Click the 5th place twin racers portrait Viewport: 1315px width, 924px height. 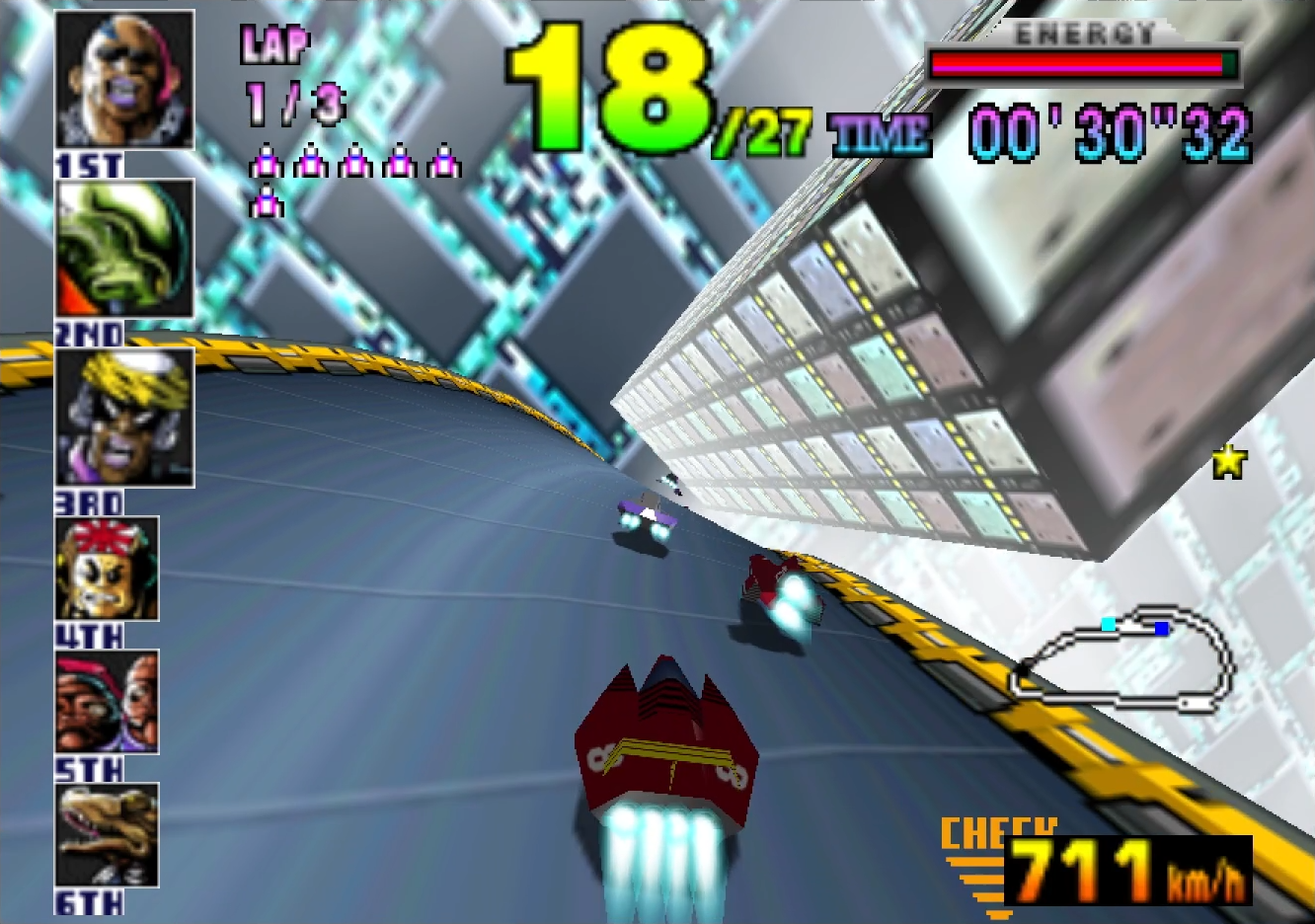tap(108, 702)
